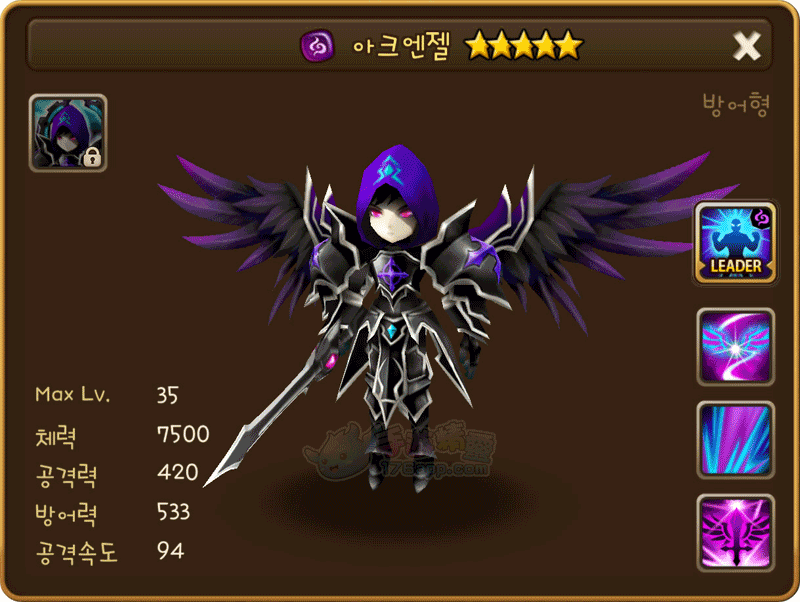Select the locked Archangel portrait thumbnail
Viewport: 800px width, 602px height.
coord(68,134)
